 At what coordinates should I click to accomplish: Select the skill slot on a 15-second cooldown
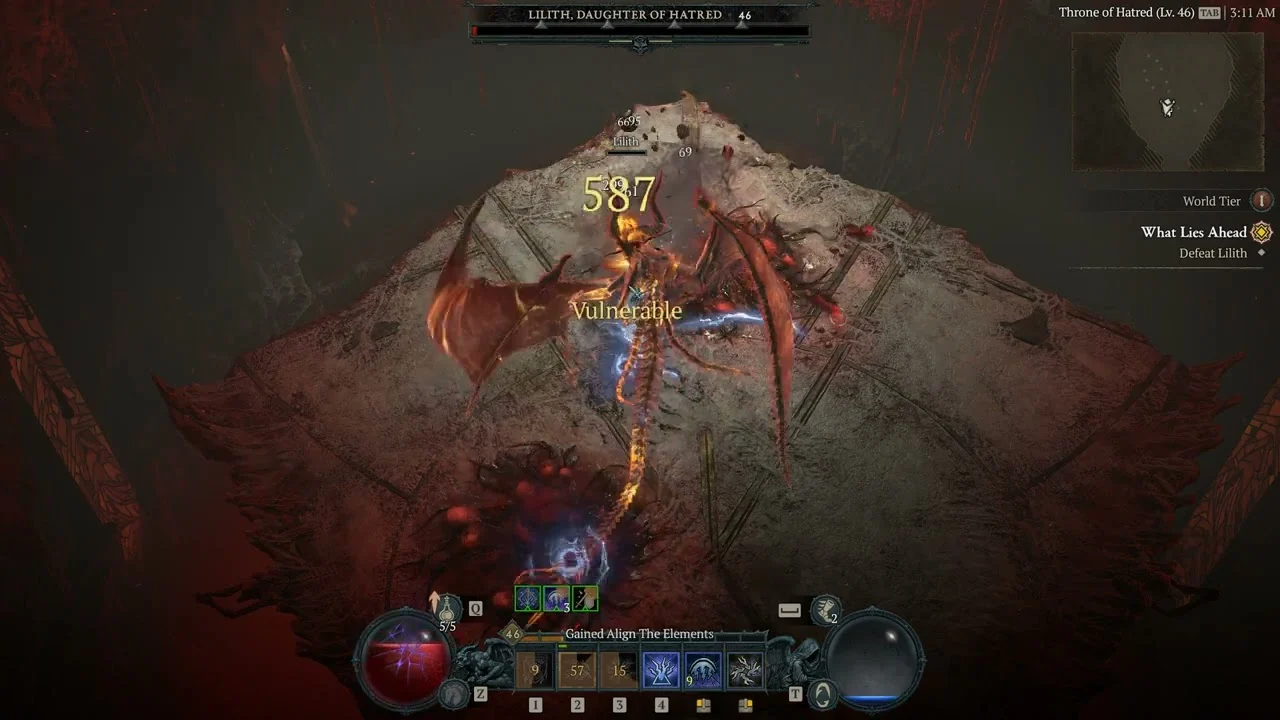tap(619, 671)
